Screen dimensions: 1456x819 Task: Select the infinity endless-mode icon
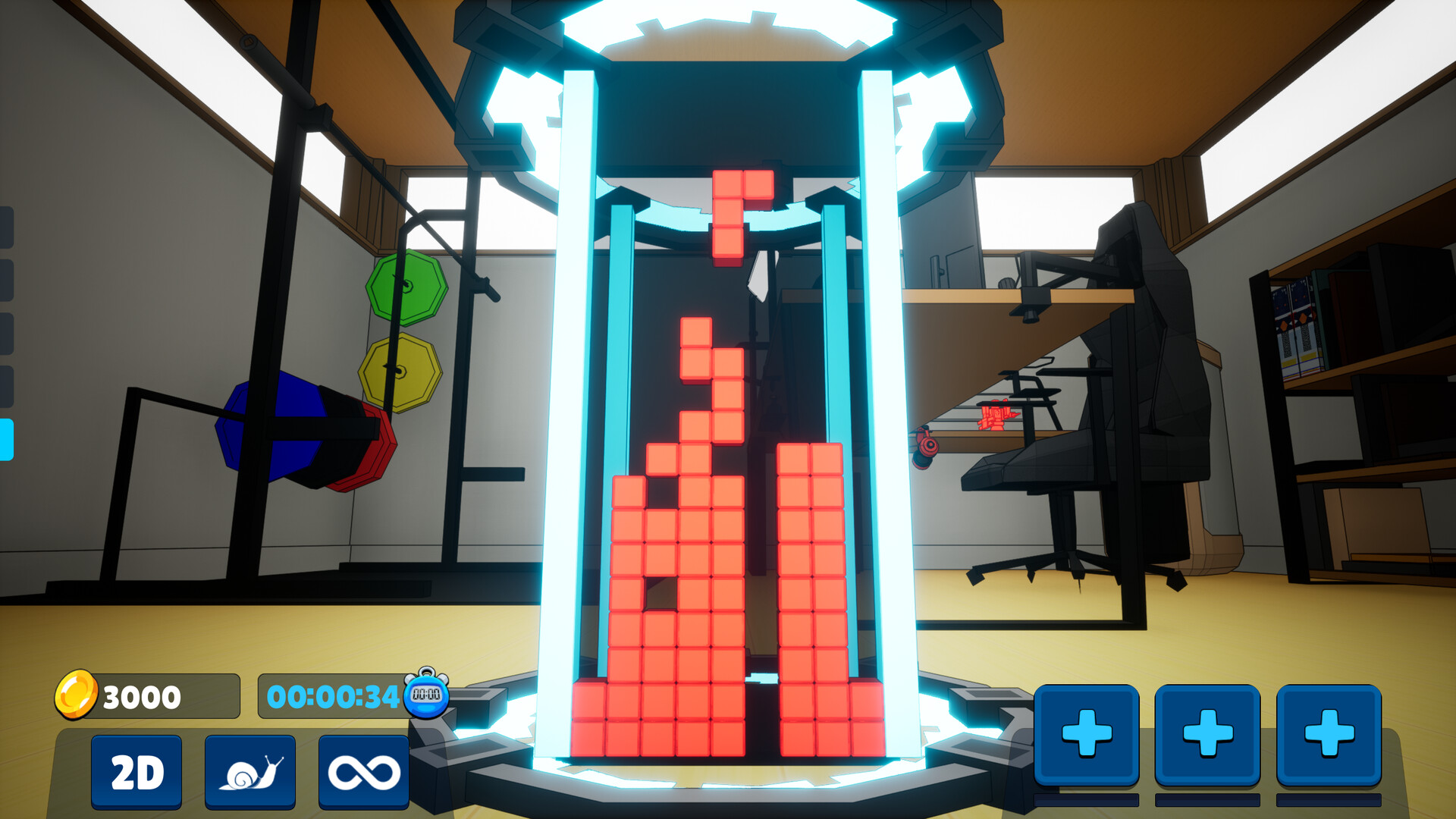[366, 772]
